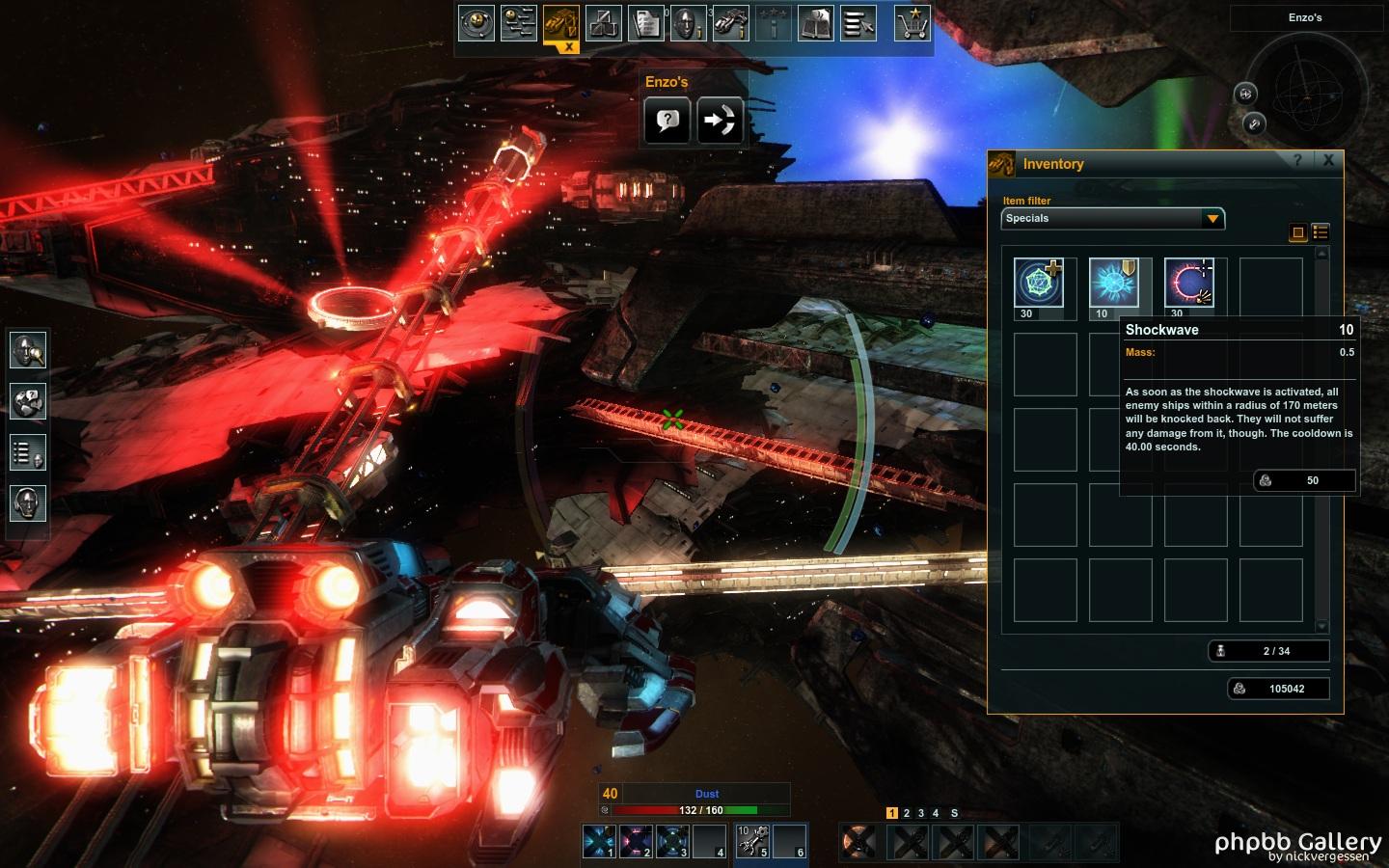This screenshot has height=868, width=1389.
Task: Open the cargo boxes toolbar icon
Action: tap(604, 23)
